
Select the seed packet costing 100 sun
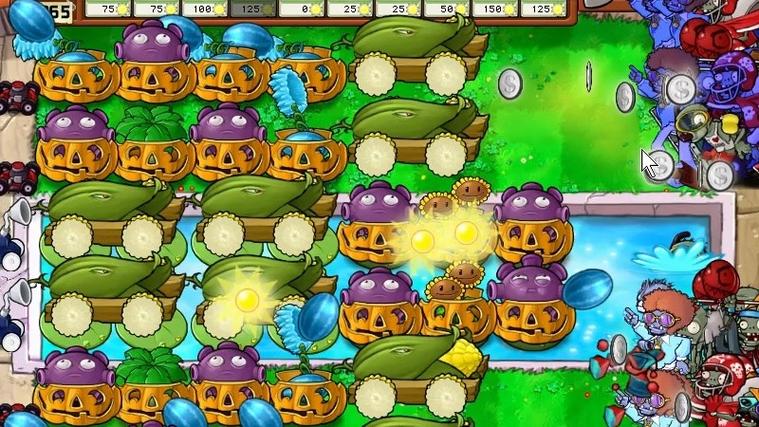coord(207,9)
